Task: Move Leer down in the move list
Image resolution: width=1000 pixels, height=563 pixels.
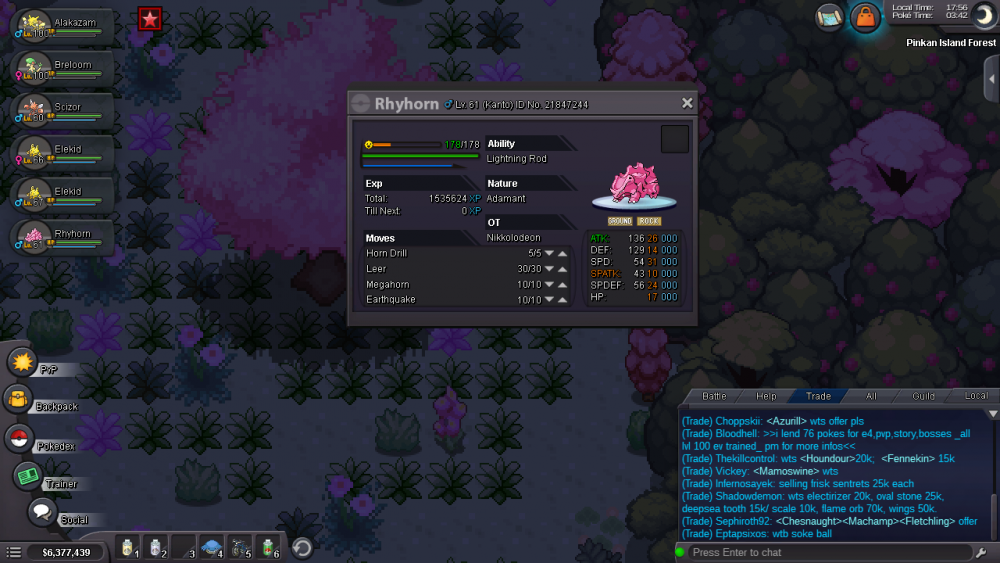Action: (549, 269)
